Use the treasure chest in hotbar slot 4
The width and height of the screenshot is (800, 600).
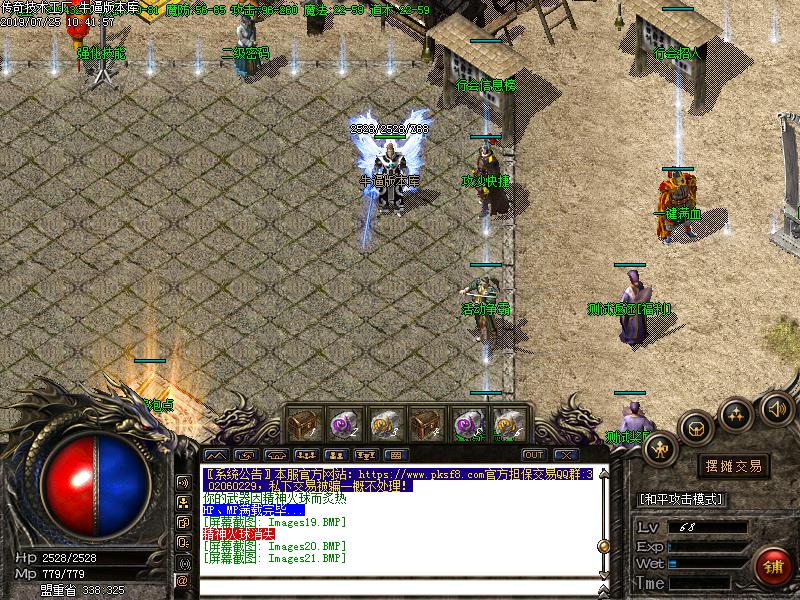click(x=426, y=424)
